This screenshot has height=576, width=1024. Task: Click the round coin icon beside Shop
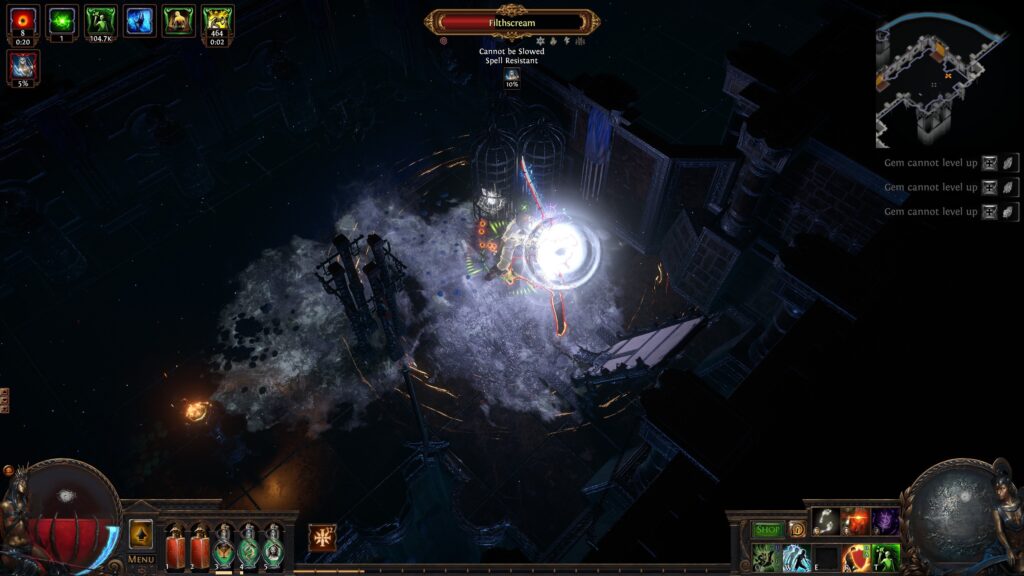tap(797, 529)
